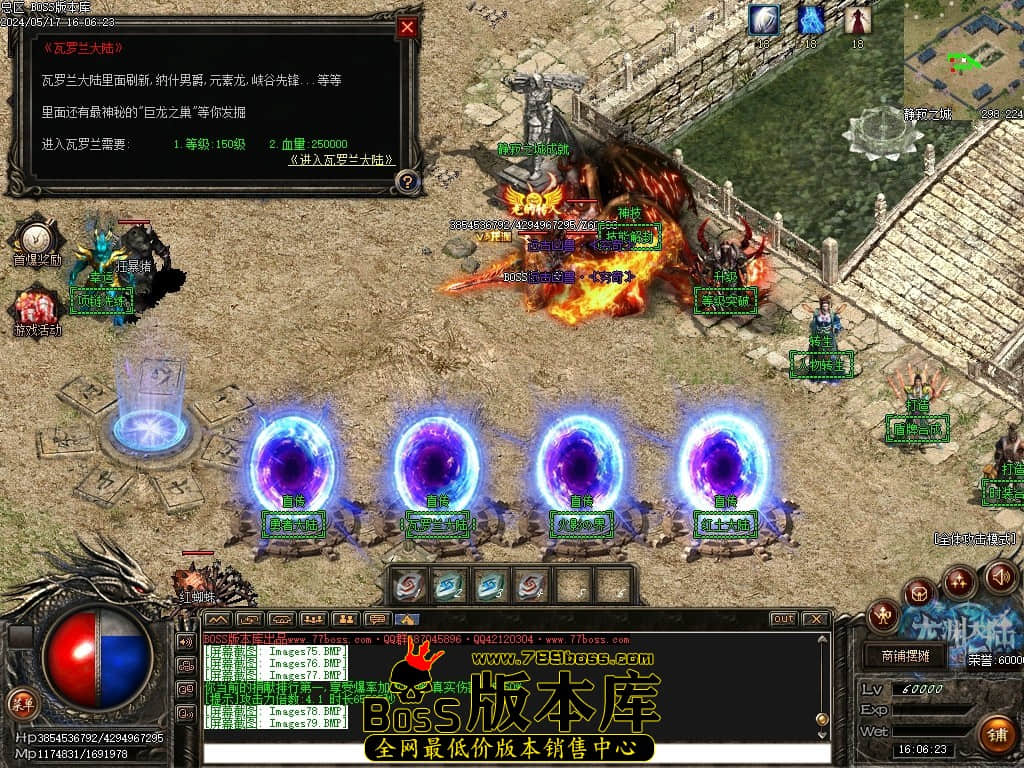Image resolution: width=1024 pixels, height=768 pixels.
Task: Open the treasure chest bag button
Action: [x=919, y=594]
